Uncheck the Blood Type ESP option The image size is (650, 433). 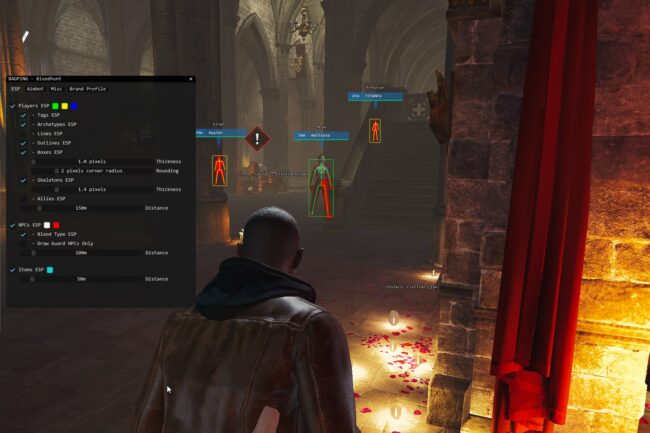pyautogui.click(x=23, y=234)
